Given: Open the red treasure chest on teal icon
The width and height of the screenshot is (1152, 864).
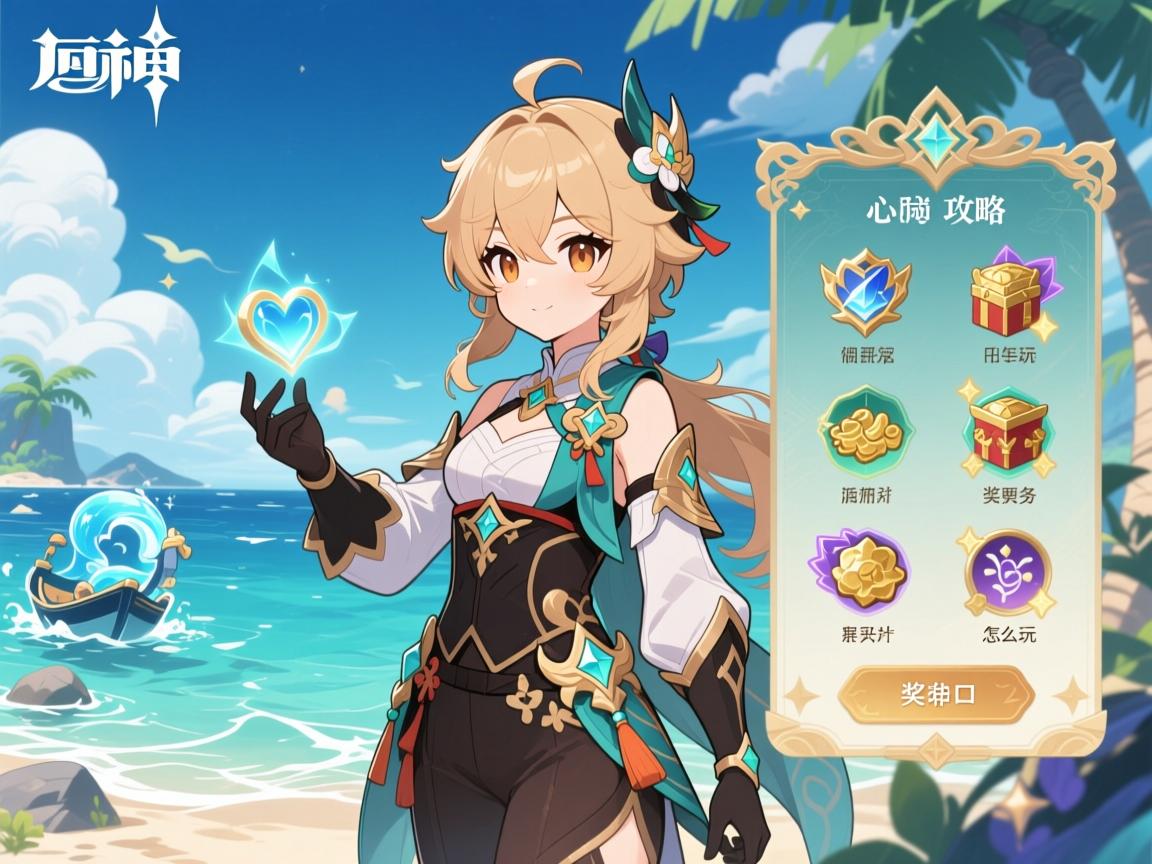Looking at the screenshot, I should pos(1008,434).
